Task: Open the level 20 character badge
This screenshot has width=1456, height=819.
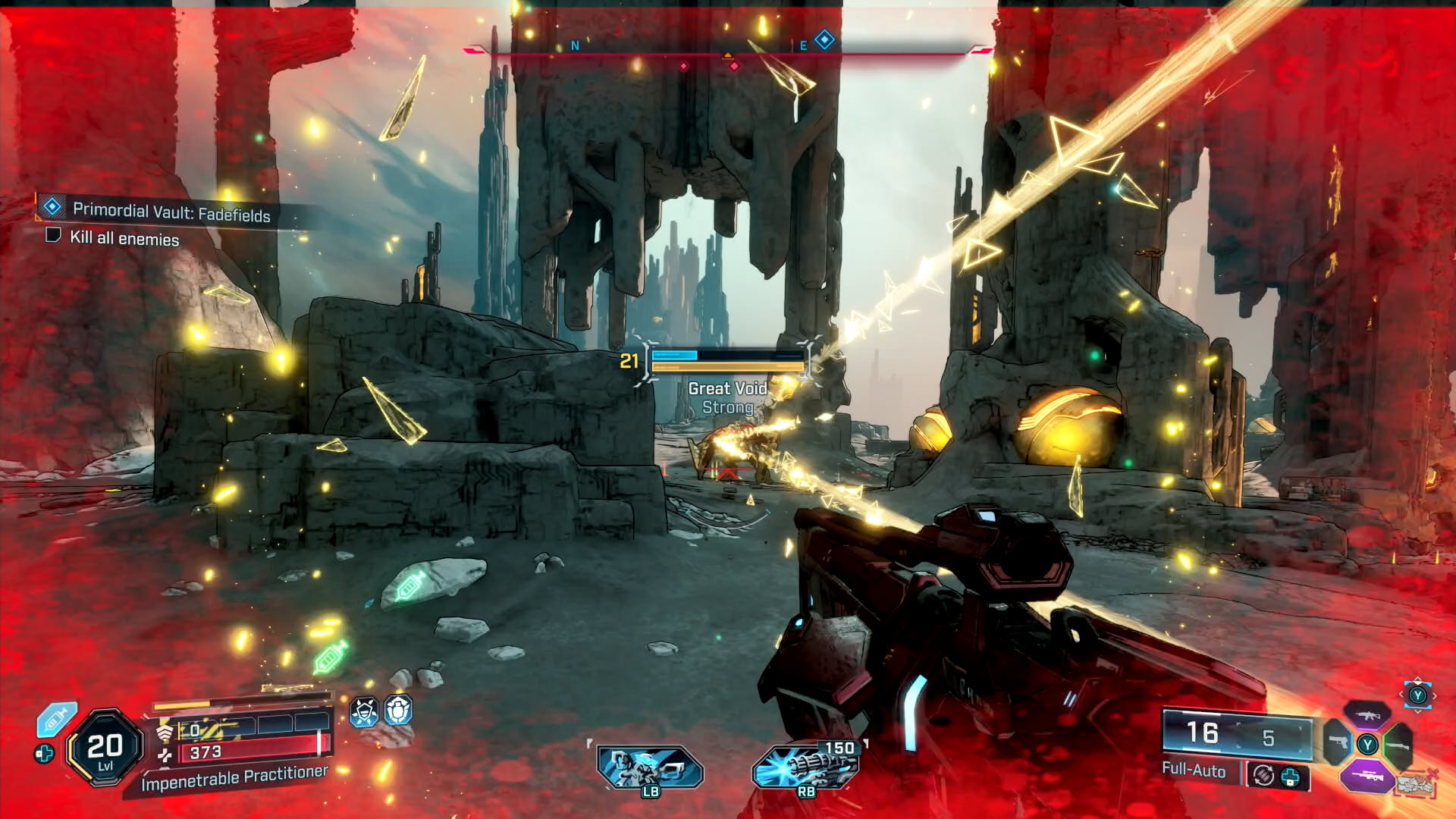Action: click(105, 748)
